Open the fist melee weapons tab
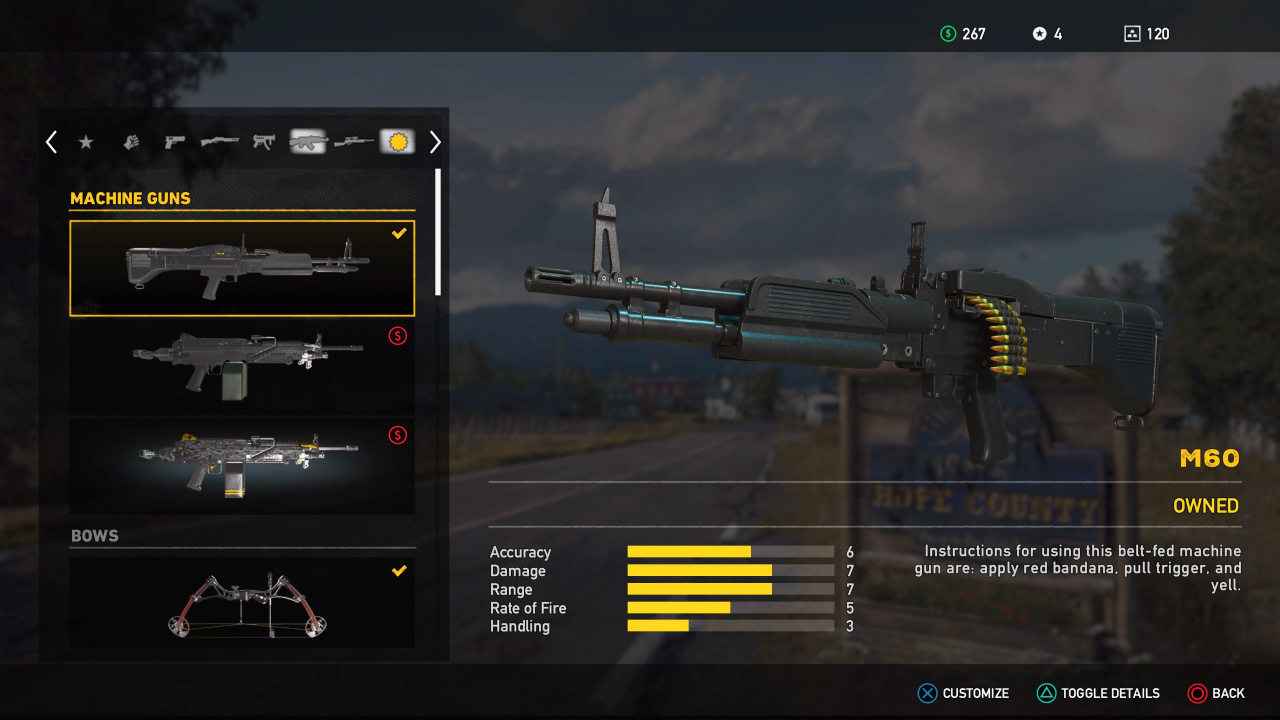This screenshot has width=1280, height=720. tap(131, 143)
